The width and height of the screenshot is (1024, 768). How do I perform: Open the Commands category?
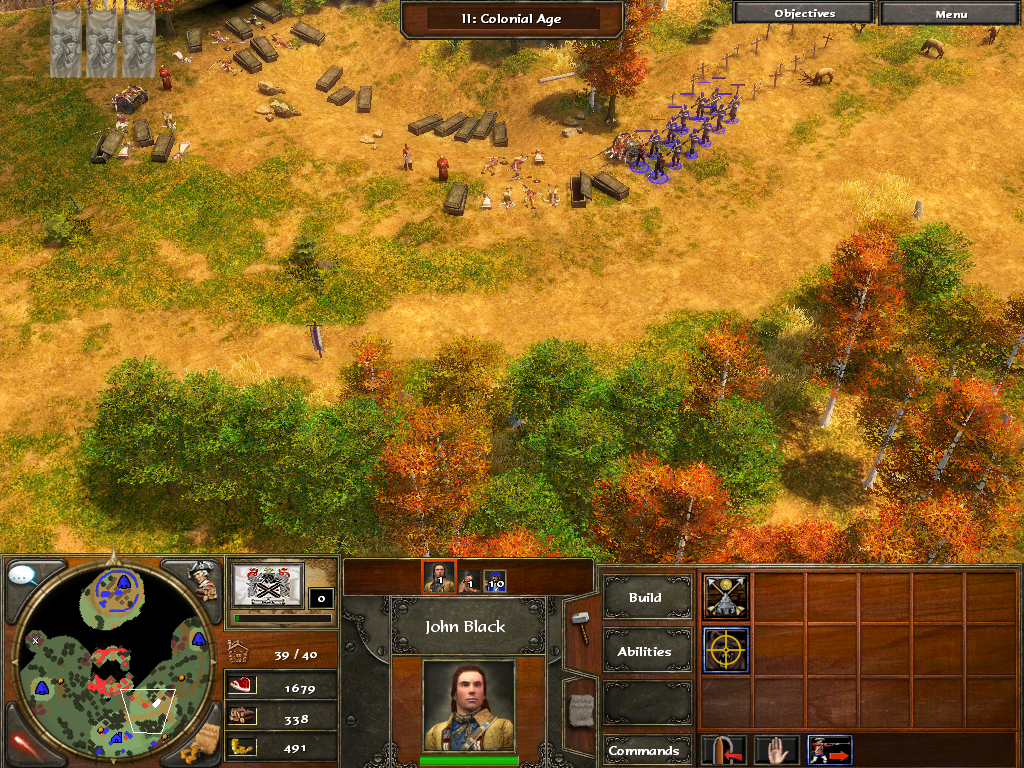pos(645,751)
